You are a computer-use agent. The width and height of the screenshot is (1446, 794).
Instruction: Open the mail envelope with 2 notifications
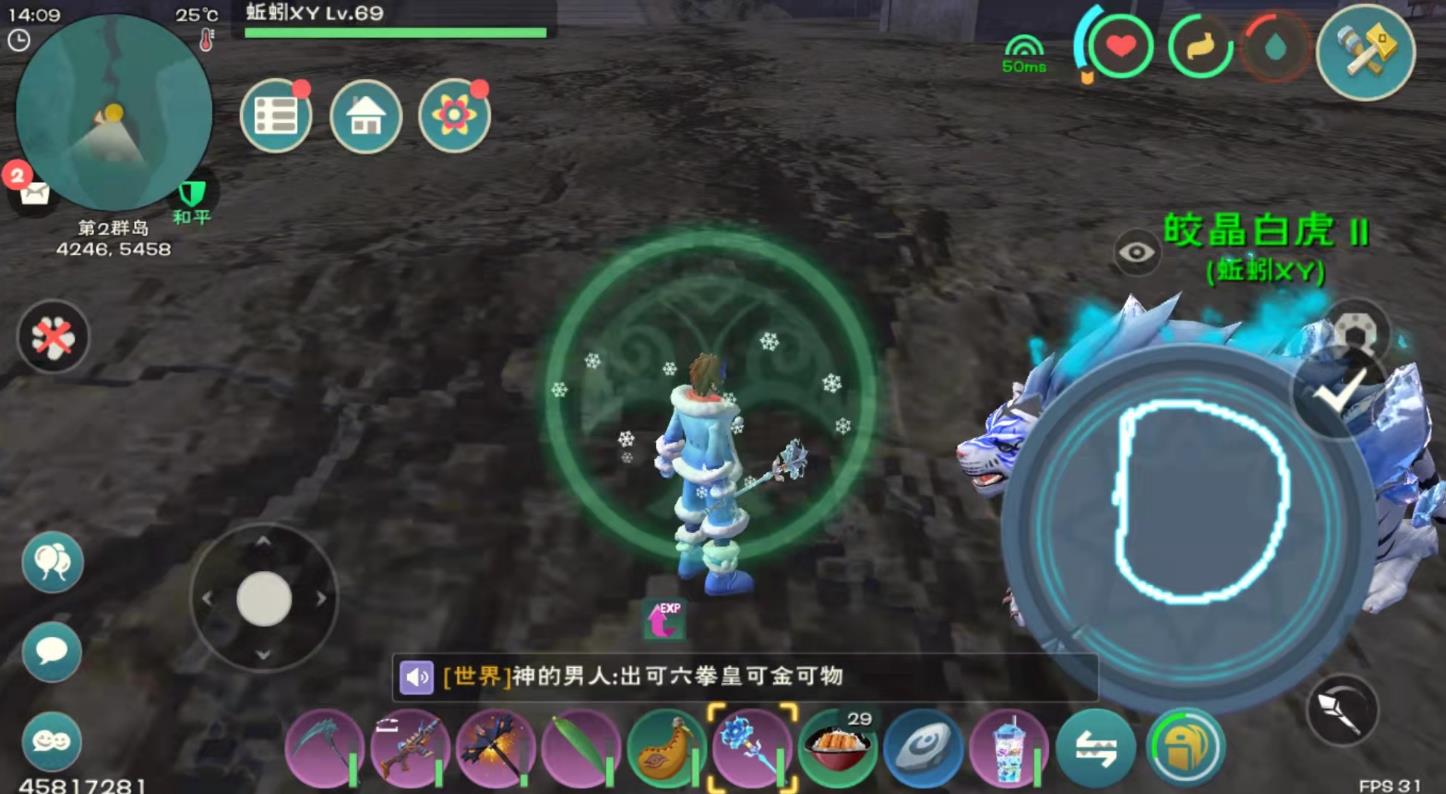click(34, 193)
